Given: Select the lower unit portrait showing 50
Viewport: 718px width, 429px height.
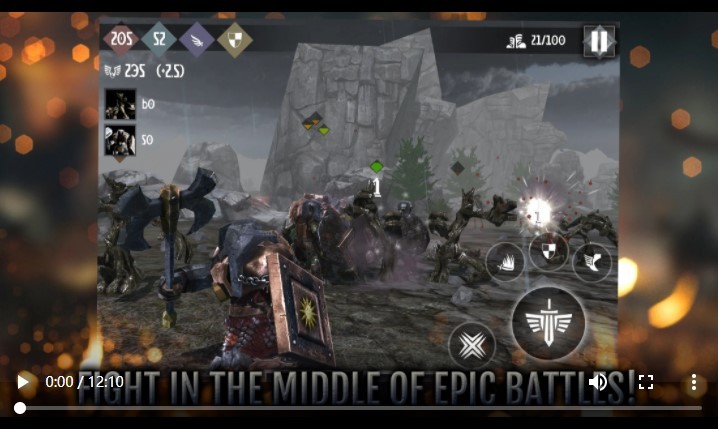Looking at the screenshot, I should point(120,140).
